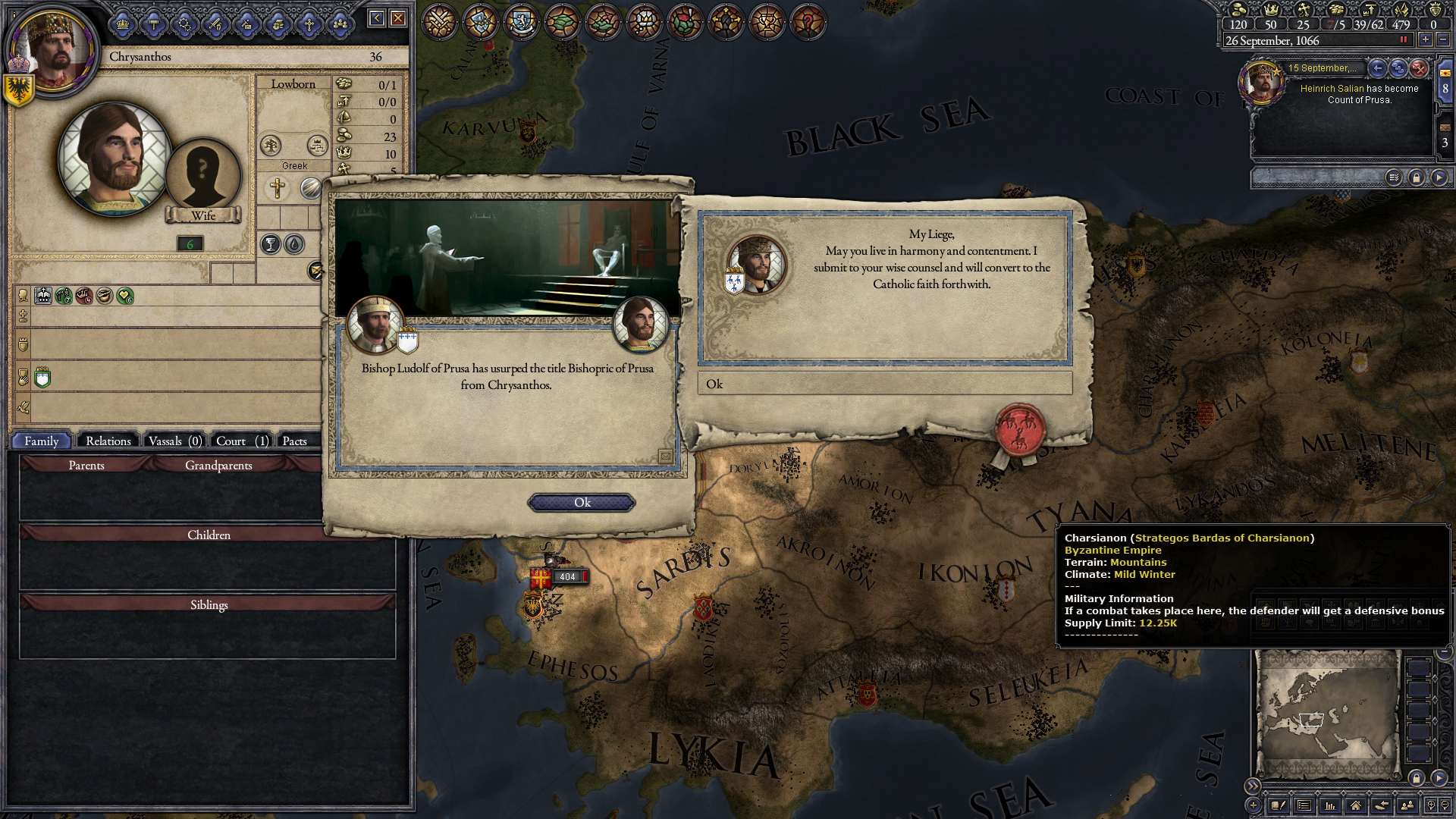This screenshot has width=1456, height=819.
Task: Confirm the Bishopric of Prusa usurped notice
Action: click(x=582, y=503)
